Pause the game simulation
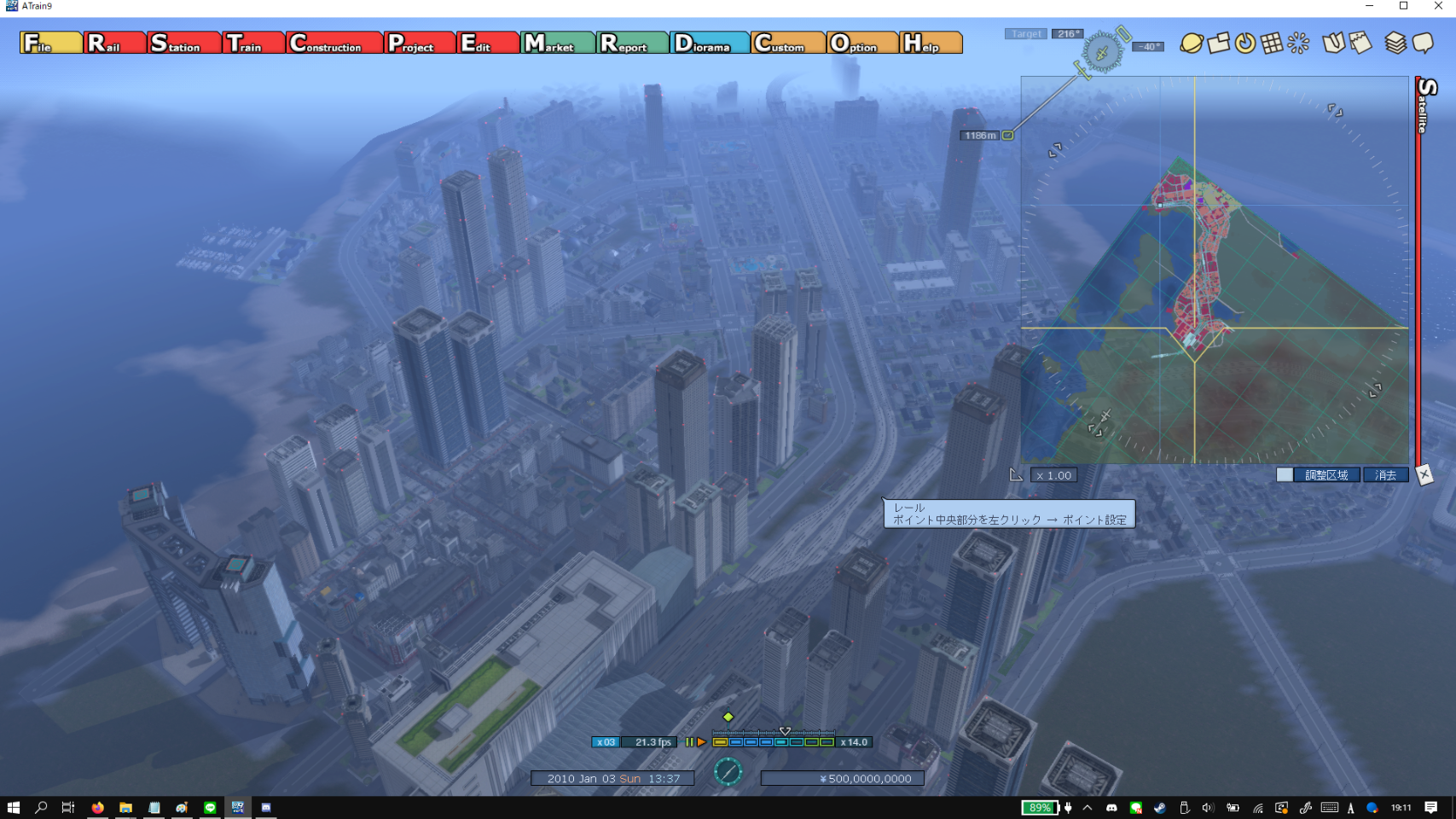The image size is (1456, 819). click(x=689, y=742)
